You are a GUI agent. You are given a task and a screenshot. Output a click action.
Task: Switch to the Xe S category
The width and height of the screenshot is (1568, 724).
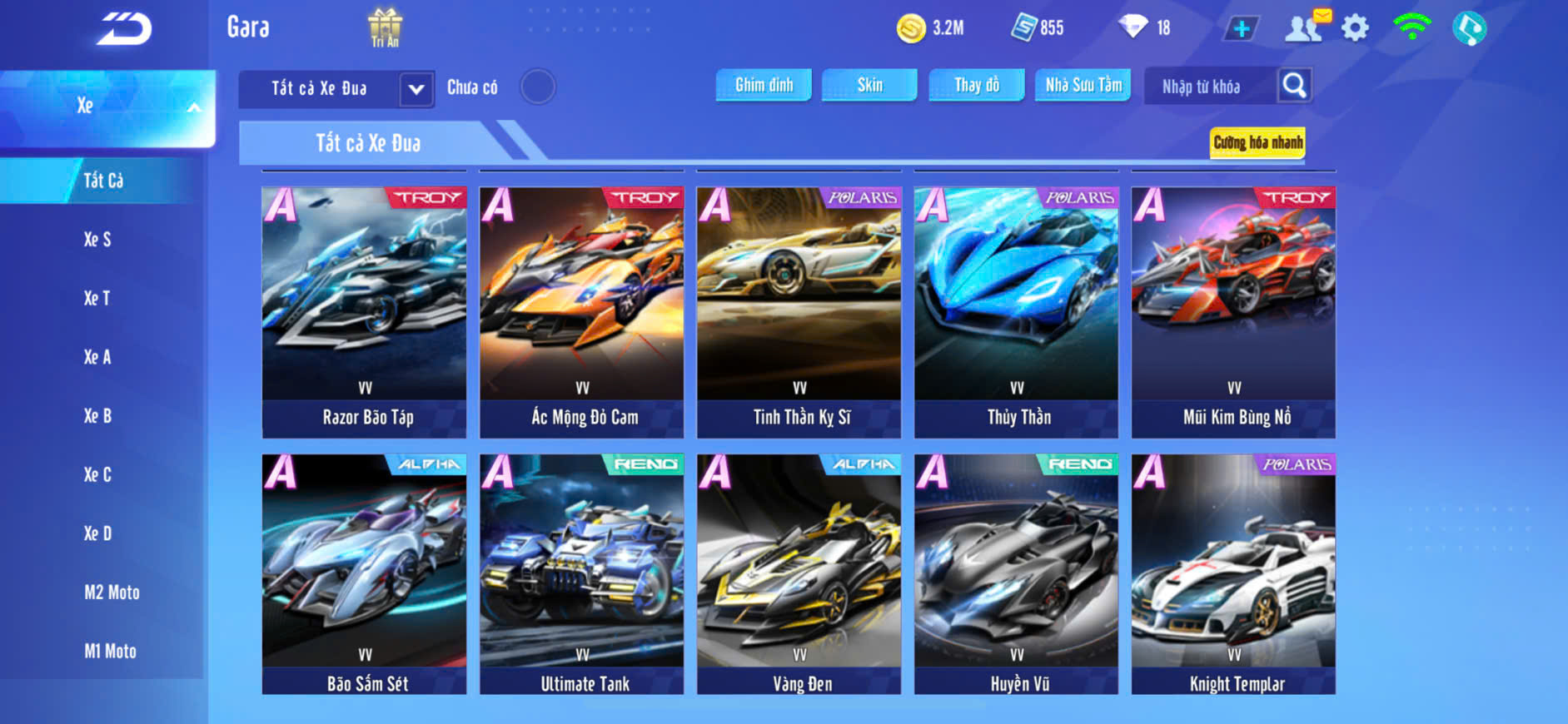click(x=97, y=240)
